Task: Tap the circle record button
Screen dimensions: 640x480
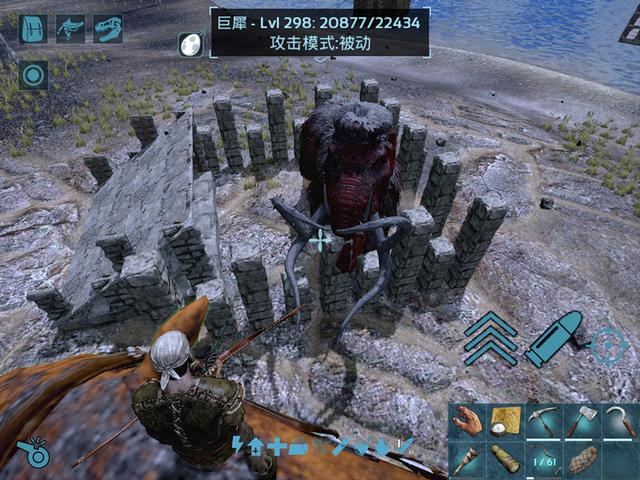Action: (33, 75)
